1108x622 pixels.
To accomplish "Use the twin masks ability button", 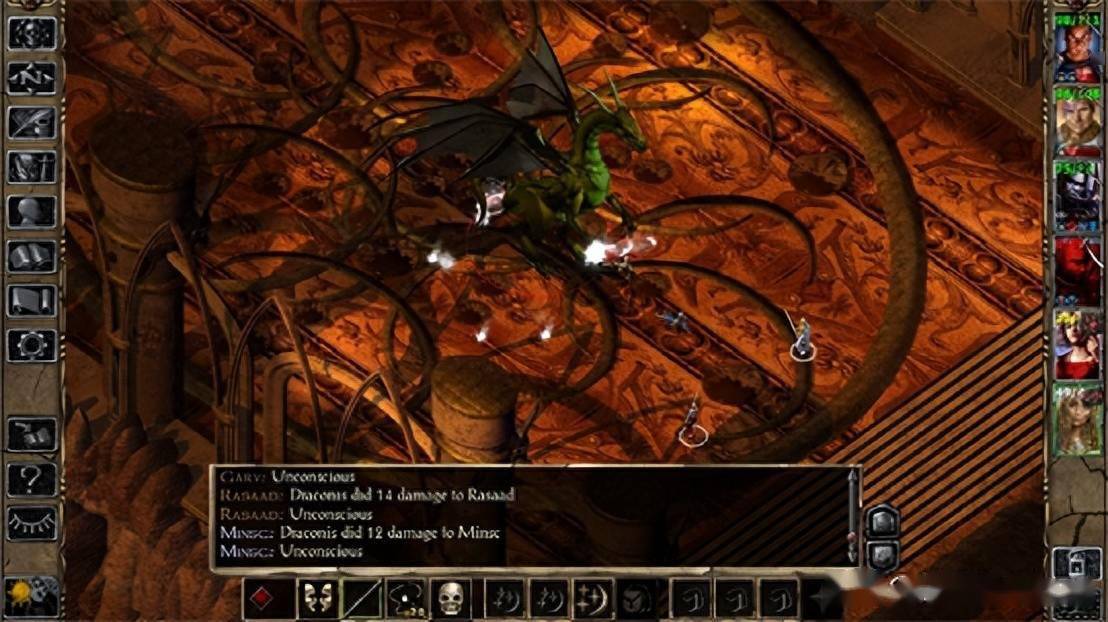I will [316, 598].
